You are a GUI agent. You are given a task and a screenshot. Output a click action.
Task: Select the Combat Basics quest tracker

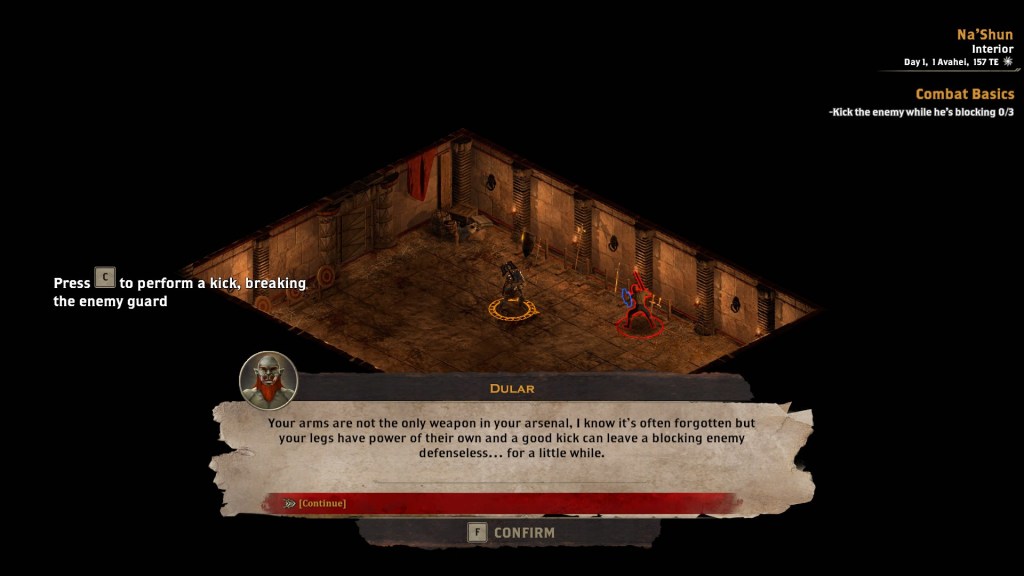click(x=964, y=94)
